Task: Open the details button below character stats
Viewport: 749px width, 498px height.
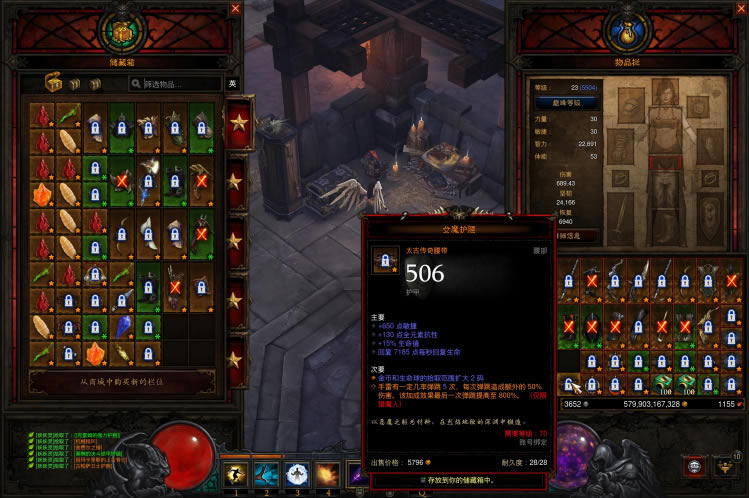Action: pyautogui.click(x=561, y=236)
